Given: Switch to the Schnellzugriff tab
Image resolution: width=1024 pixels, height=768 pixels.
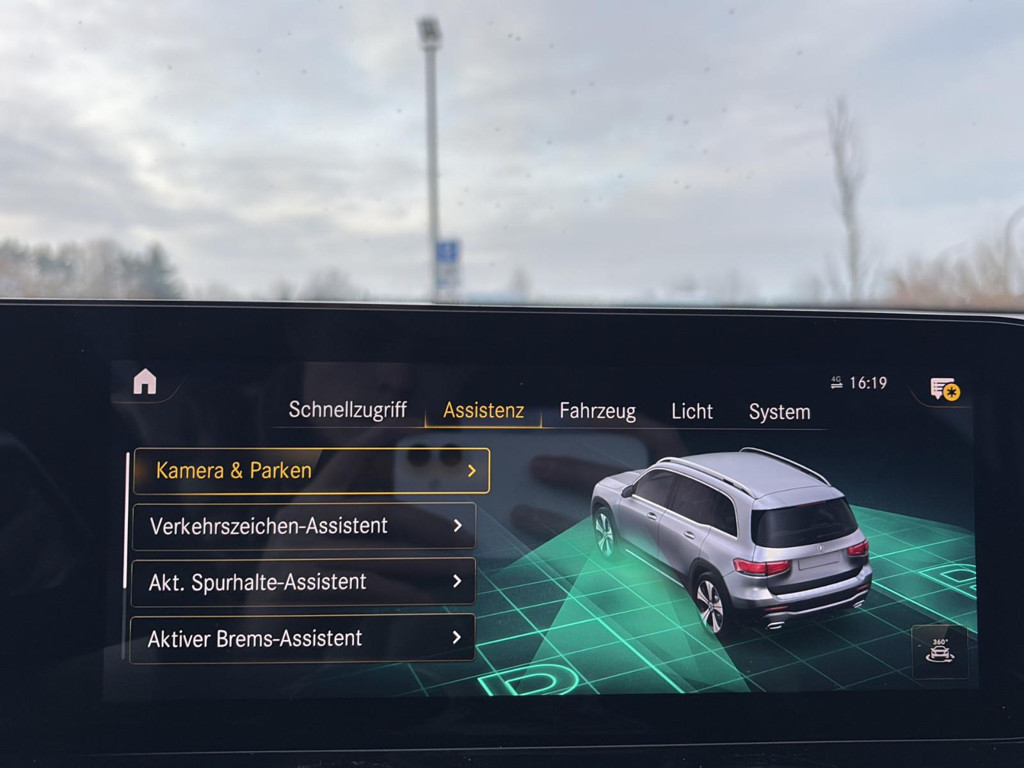Looking at the screenshot, I should tap(347, 410).
